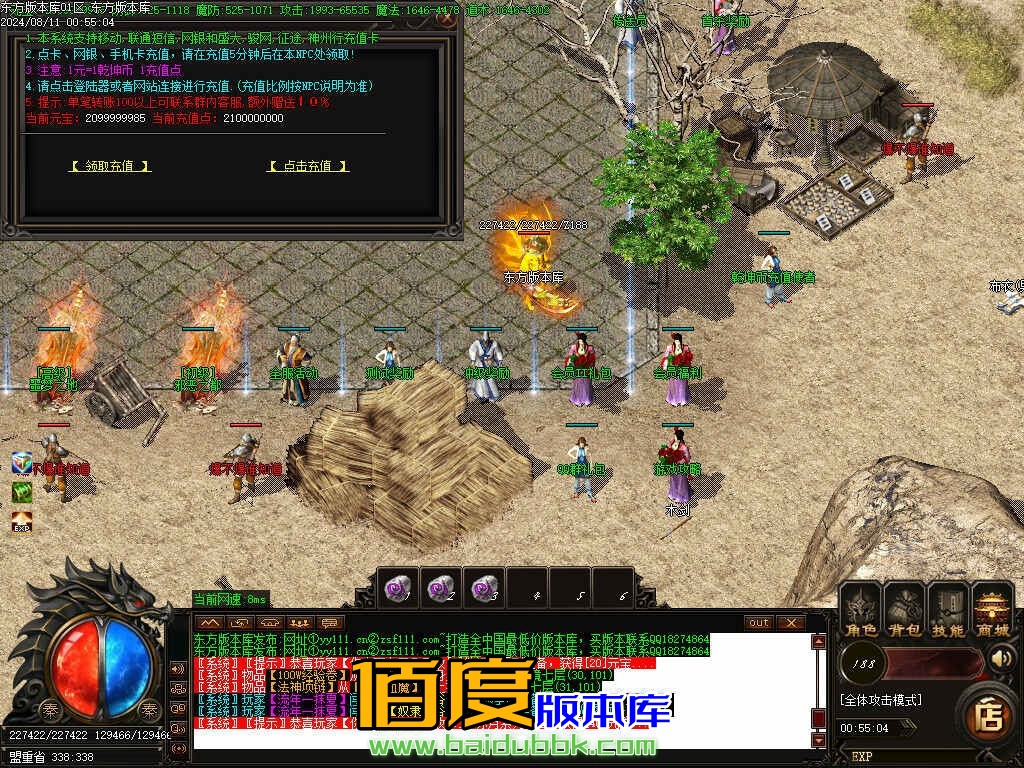Toggle the sound speaker icon
Screen dimensions: 1024x768
[x=1001, y=659]
